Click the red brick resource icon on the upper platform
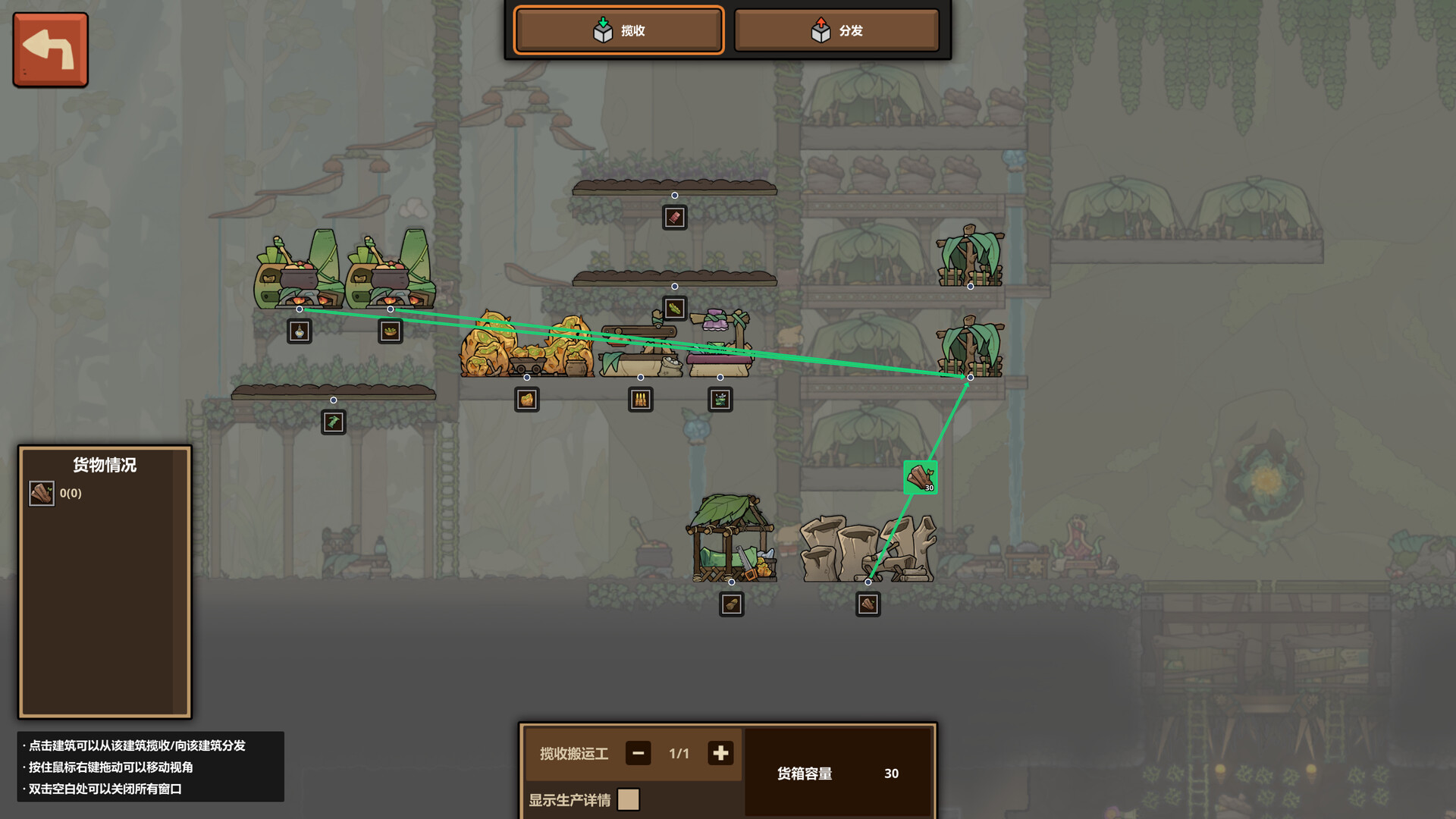 (x=673, y=217)
